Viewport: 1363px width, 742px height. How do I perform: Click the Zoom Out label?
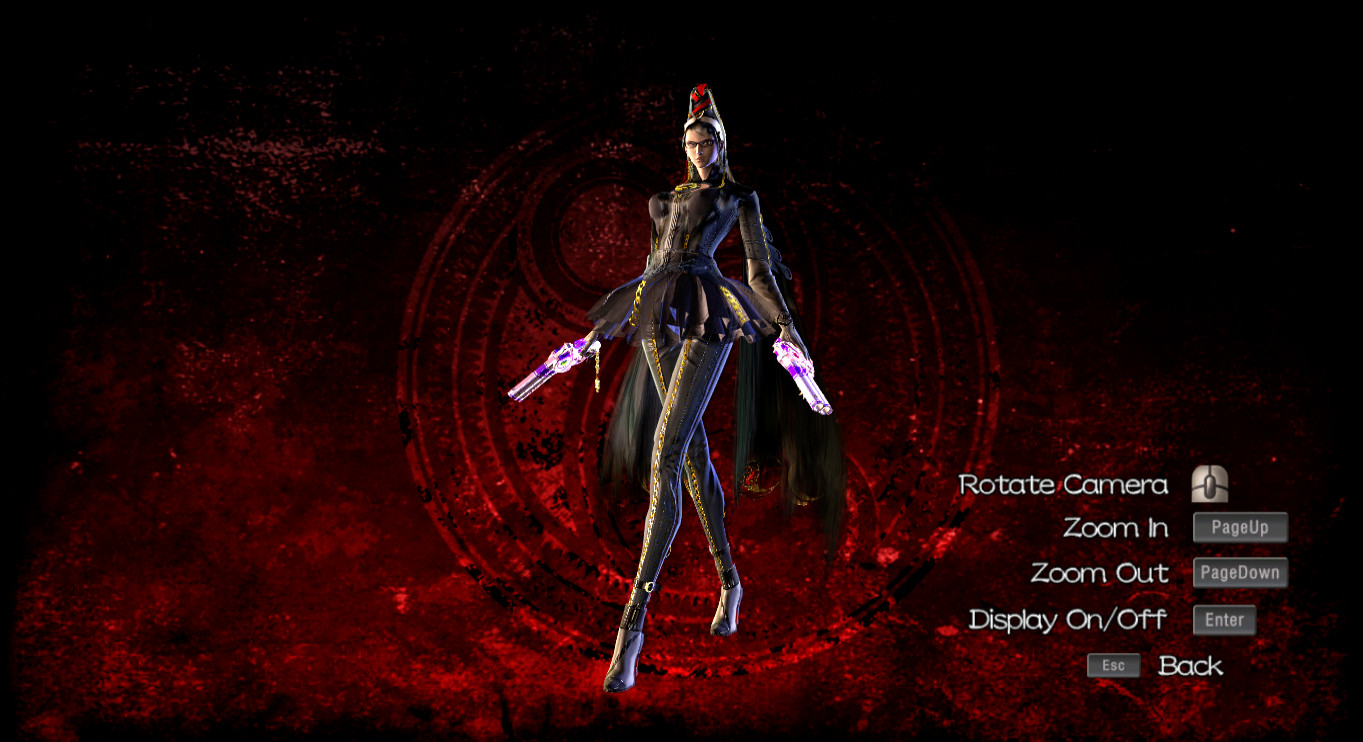point(1099,573)
